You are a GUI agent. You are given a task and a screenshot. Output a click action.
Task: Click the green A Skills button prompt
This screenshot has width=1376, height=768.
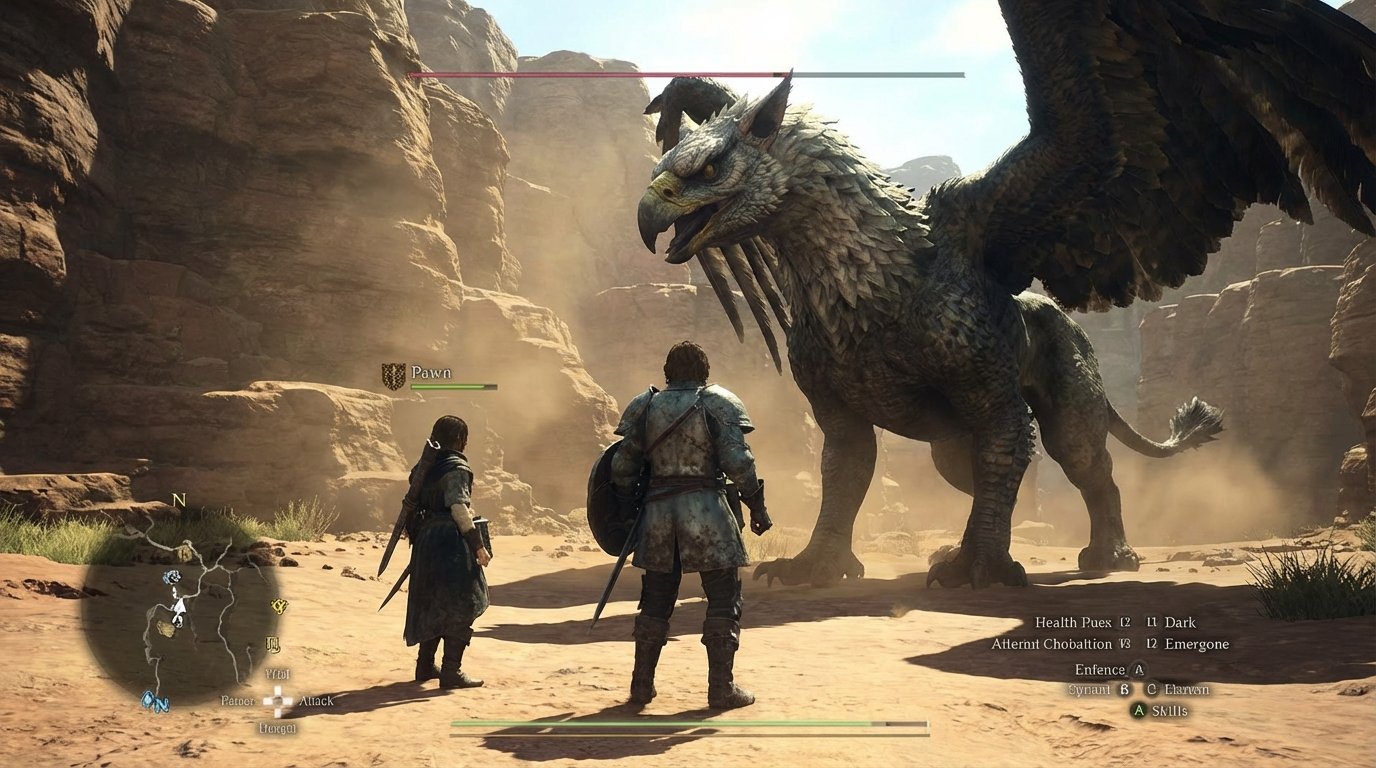coord(1139,710)
